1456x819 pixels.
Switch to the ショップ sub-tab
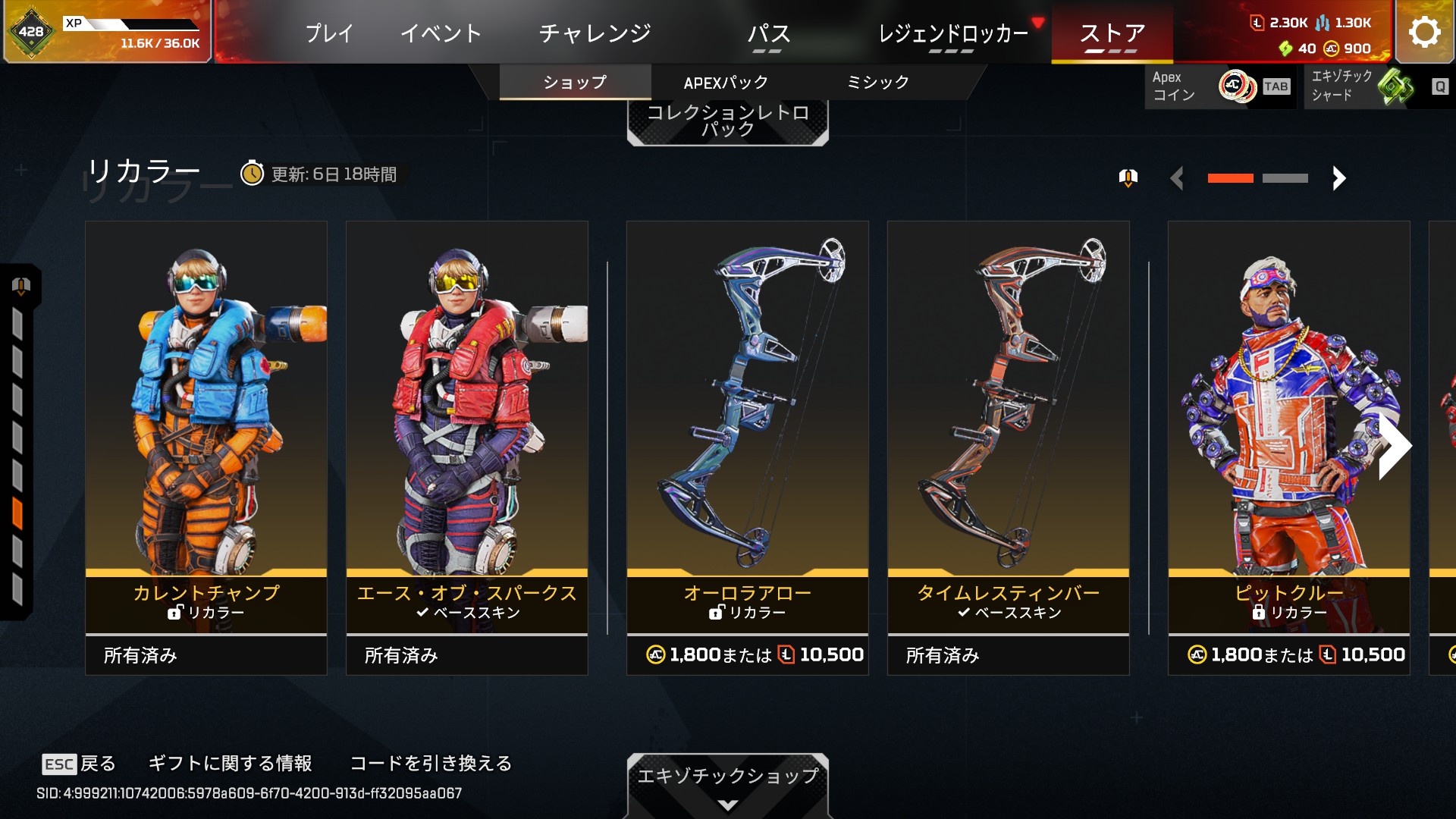click(575, 82)
